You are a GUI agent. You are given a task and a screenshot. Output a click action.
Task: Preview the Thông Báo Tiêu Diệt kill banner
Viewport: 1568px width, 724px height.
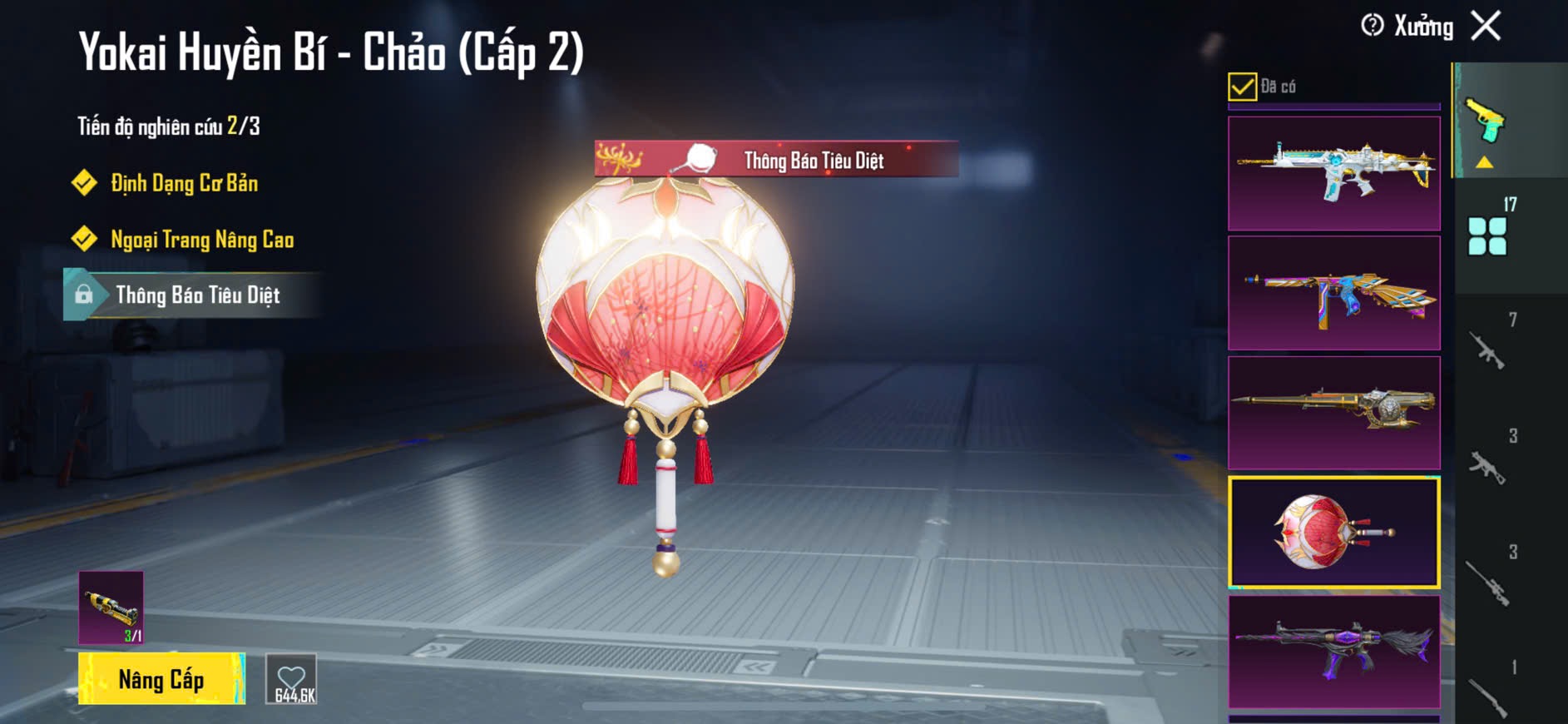click(x=776, y=159)
